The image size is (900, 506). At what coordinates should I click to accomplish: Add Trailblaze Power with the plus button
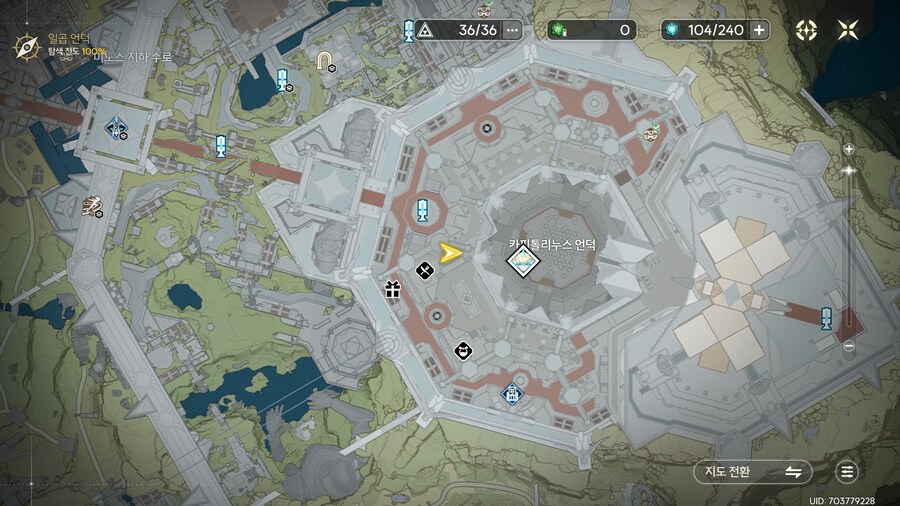759,30
